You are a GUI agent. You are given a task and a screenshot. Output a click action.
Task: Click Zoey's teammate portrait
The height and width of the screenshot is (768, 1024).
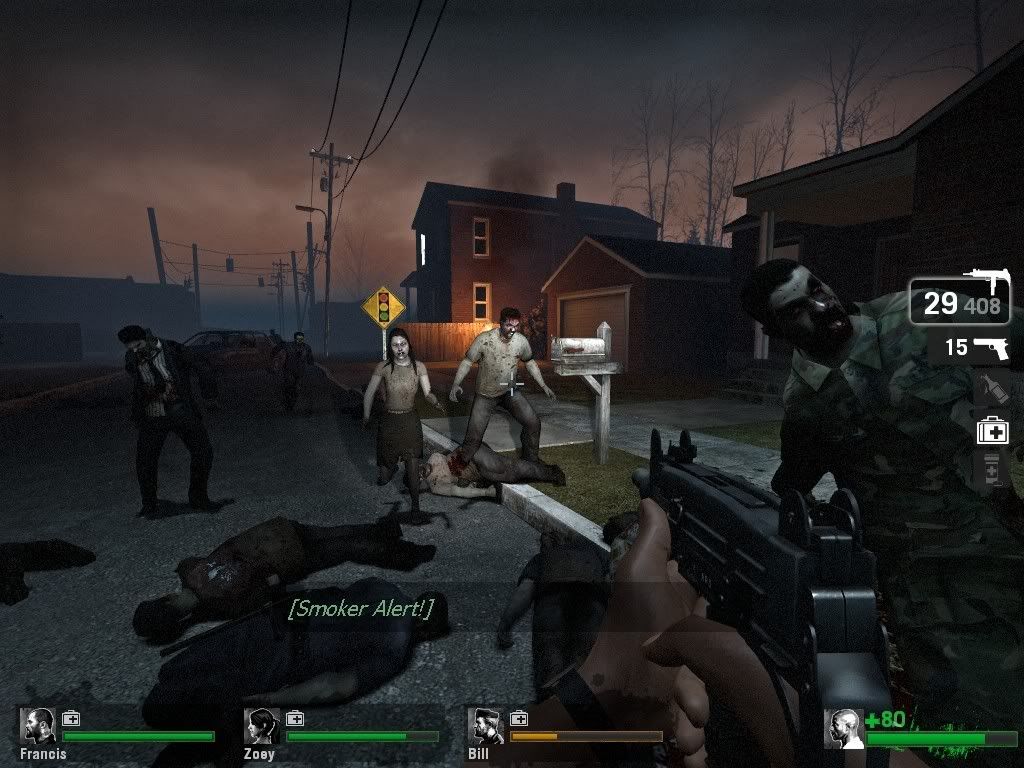263,726
